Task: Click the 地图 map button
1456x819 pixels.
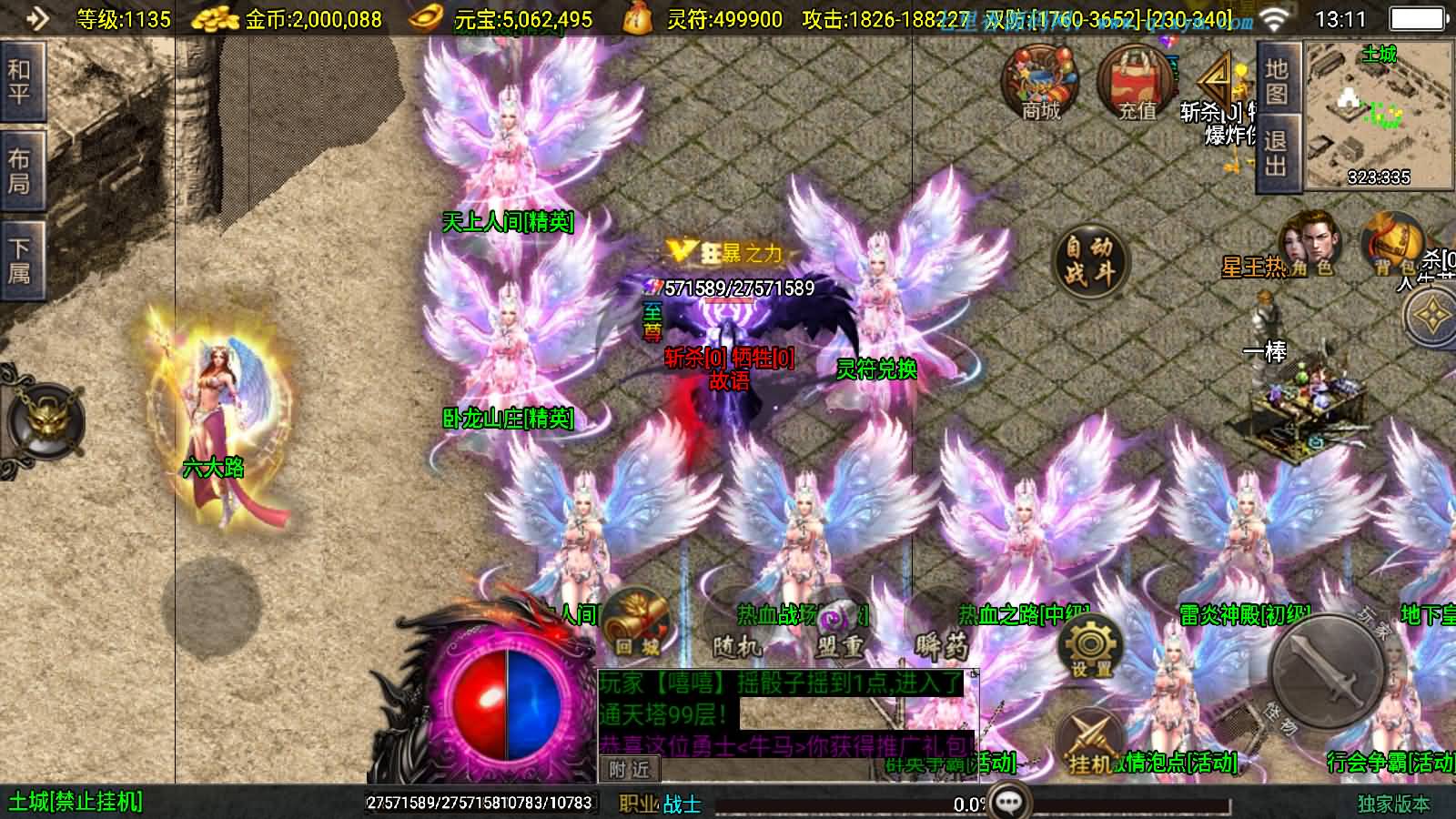Action: pos(1276,82)
